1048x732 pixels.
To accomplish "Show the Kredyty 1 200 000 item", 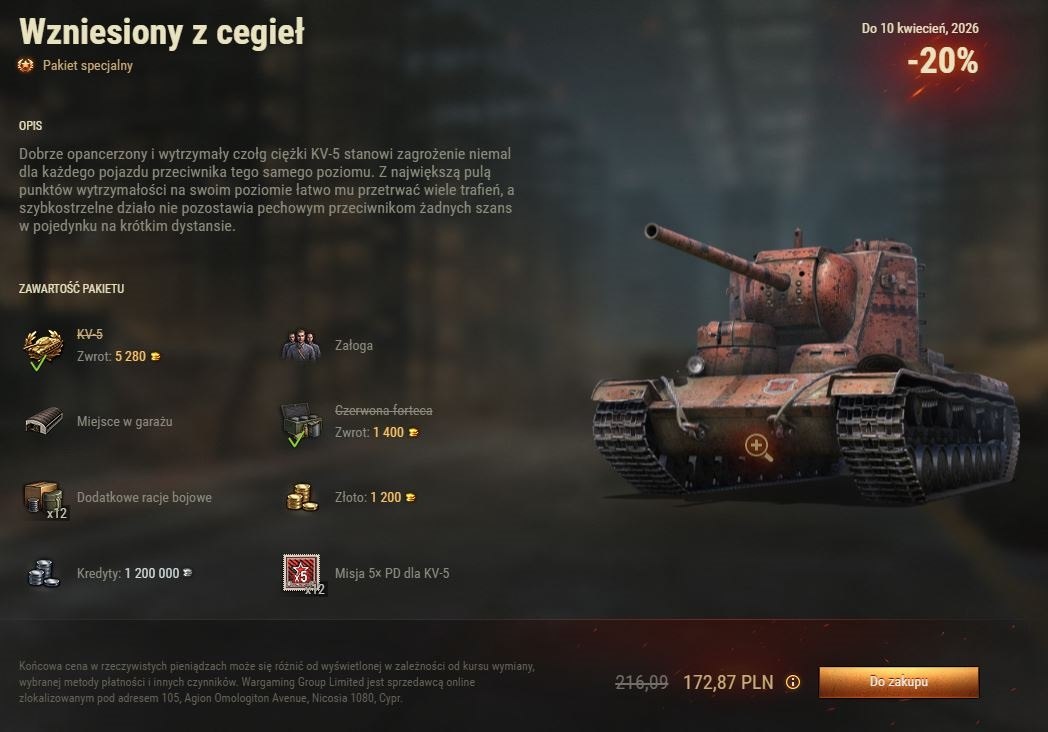I will click(x=43, y=573).
